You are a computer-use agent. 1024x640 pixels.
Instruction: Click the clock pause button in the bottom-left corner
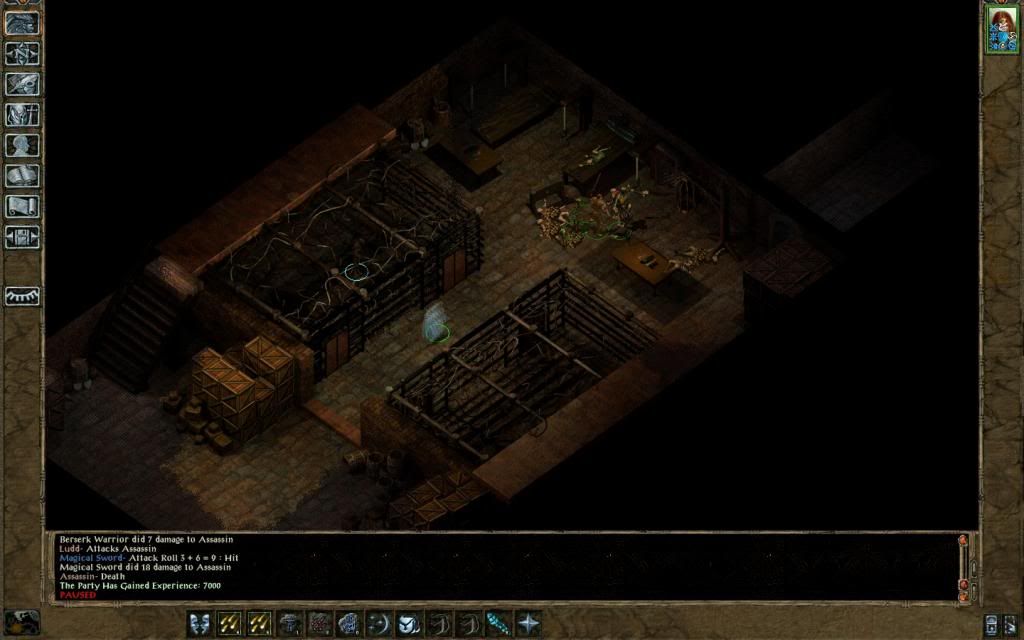coord(22,621)
